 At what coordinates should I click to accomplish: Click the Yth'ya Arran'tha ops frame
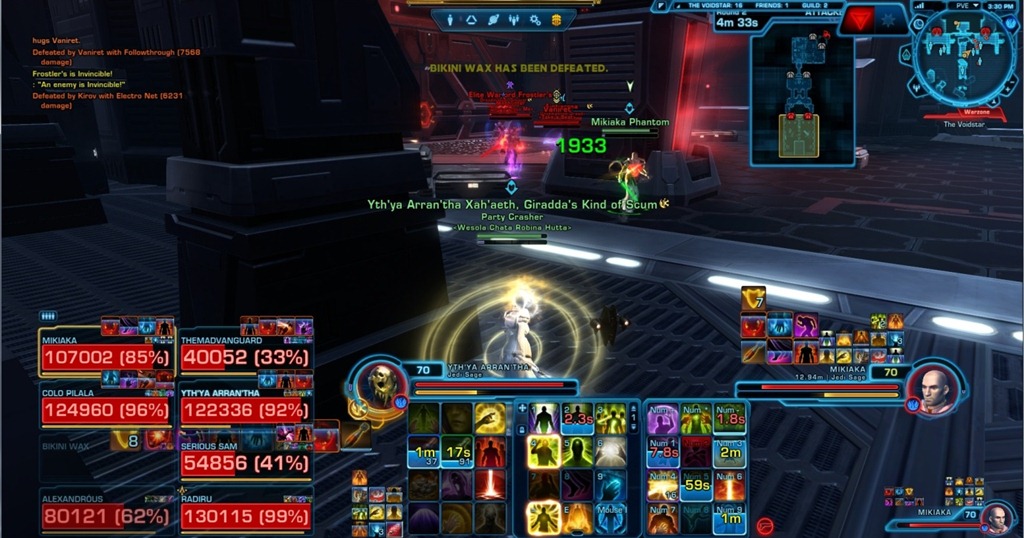[245, 409]
